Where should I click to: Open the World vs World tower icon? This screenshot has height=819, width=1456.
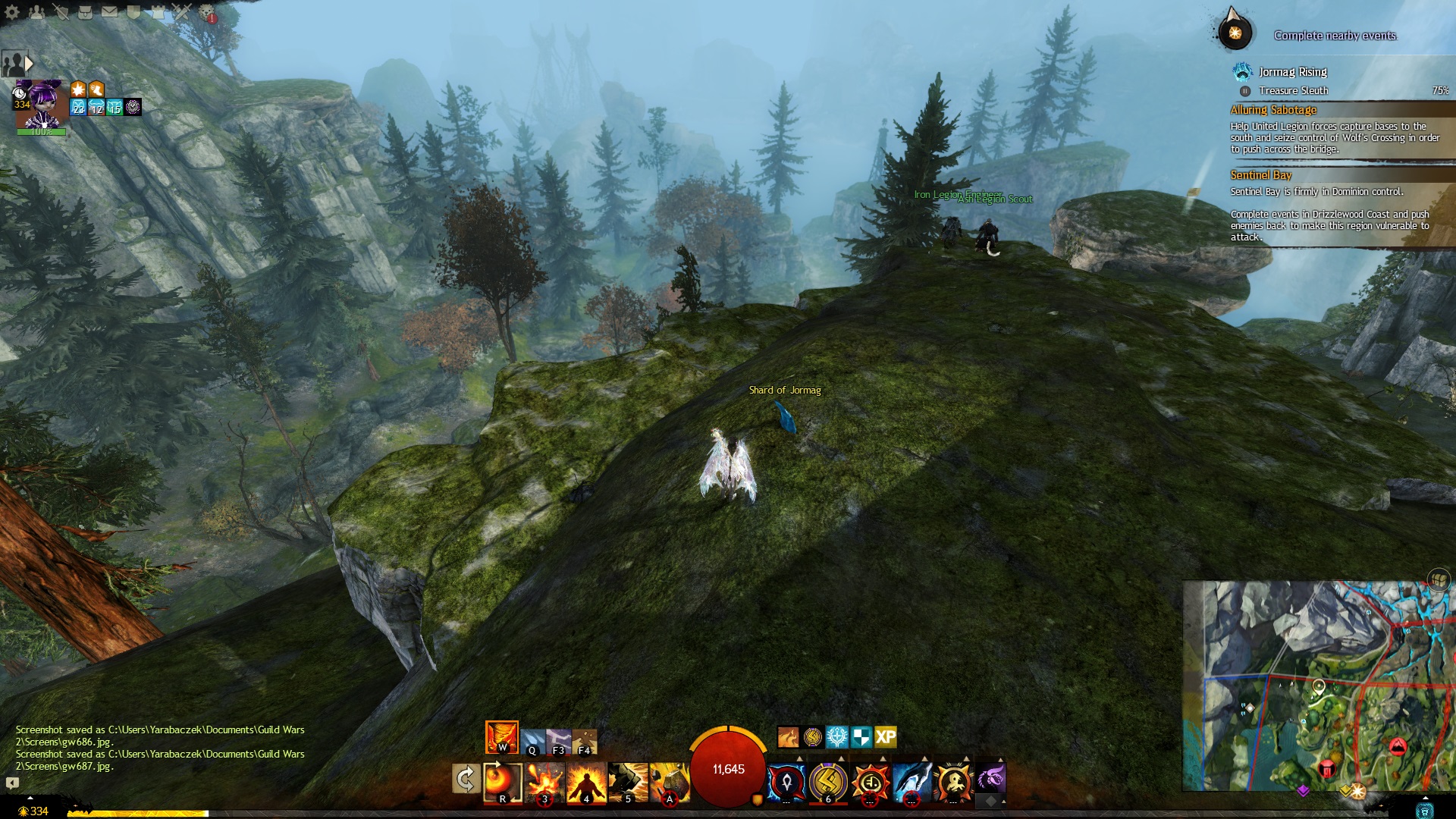pyautogui.click(x=158, y=12)
